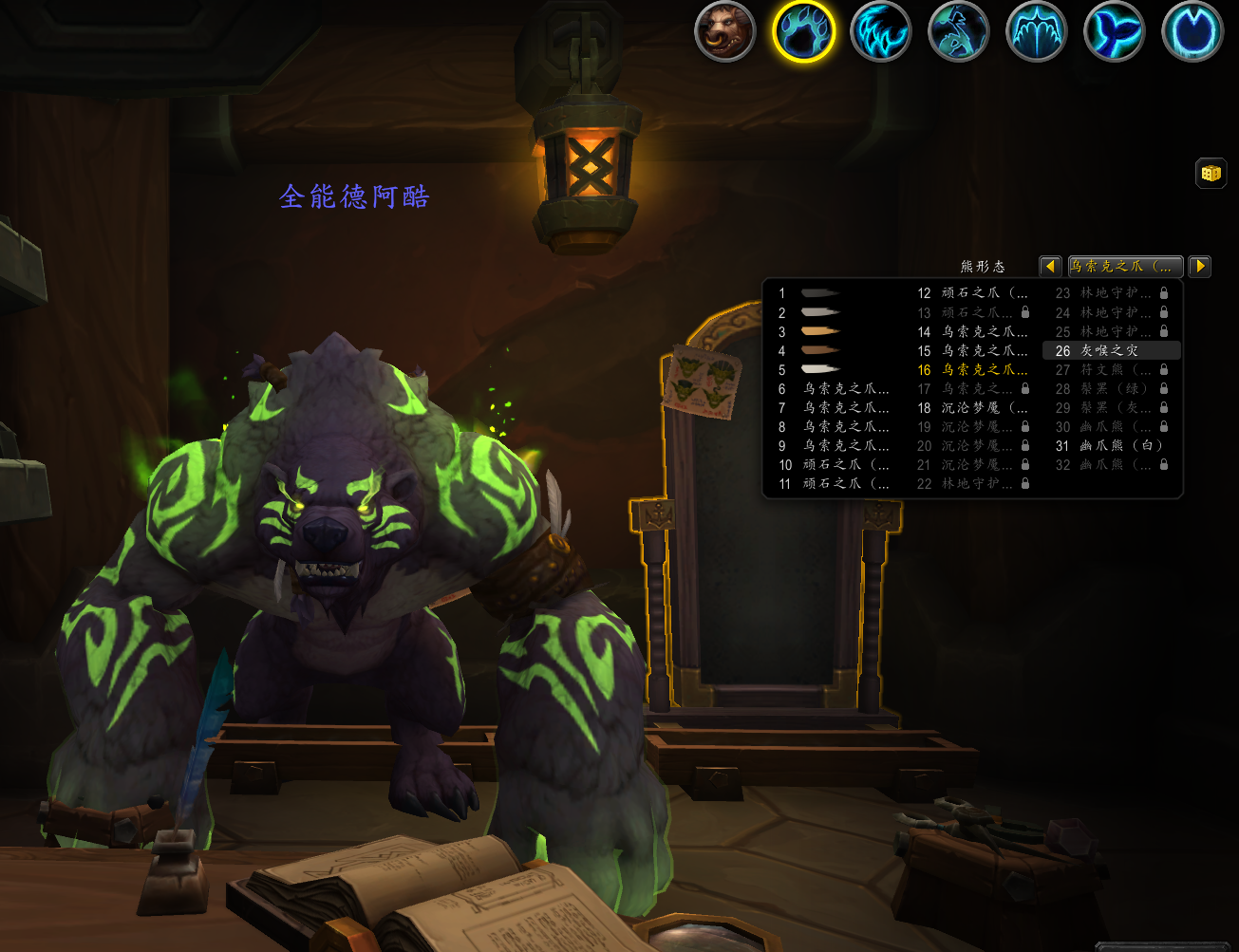Viewport: 1239px width, 952px height.
Task: Select the highlighted option 16 乌索克之爪
Action: (x=972, y=370)
